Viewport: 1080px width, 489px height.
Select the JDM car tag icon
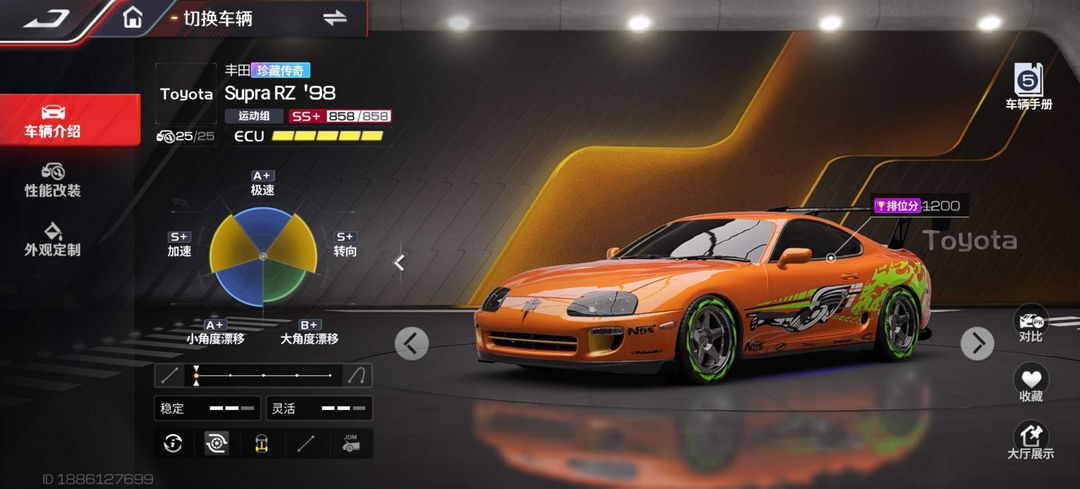click(x=350, y=443)
